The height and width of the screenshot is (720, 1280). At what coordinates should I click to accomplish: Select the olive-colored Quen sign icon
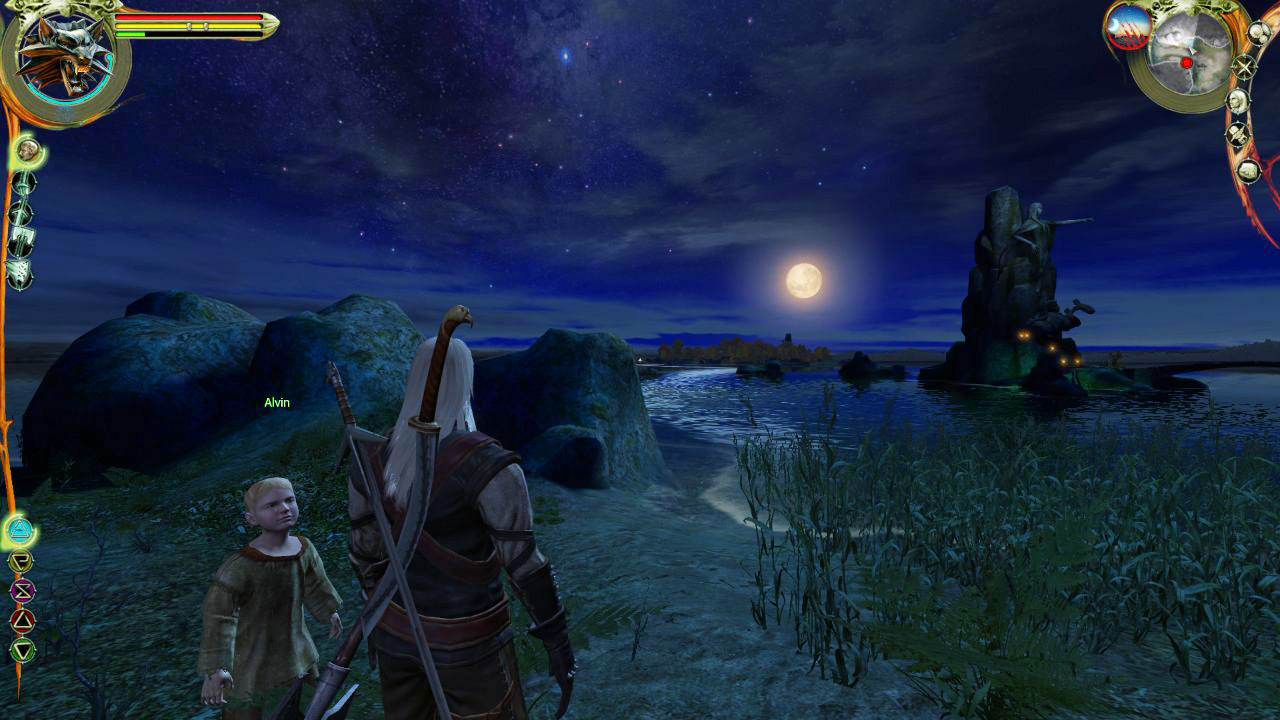(22, 560)
